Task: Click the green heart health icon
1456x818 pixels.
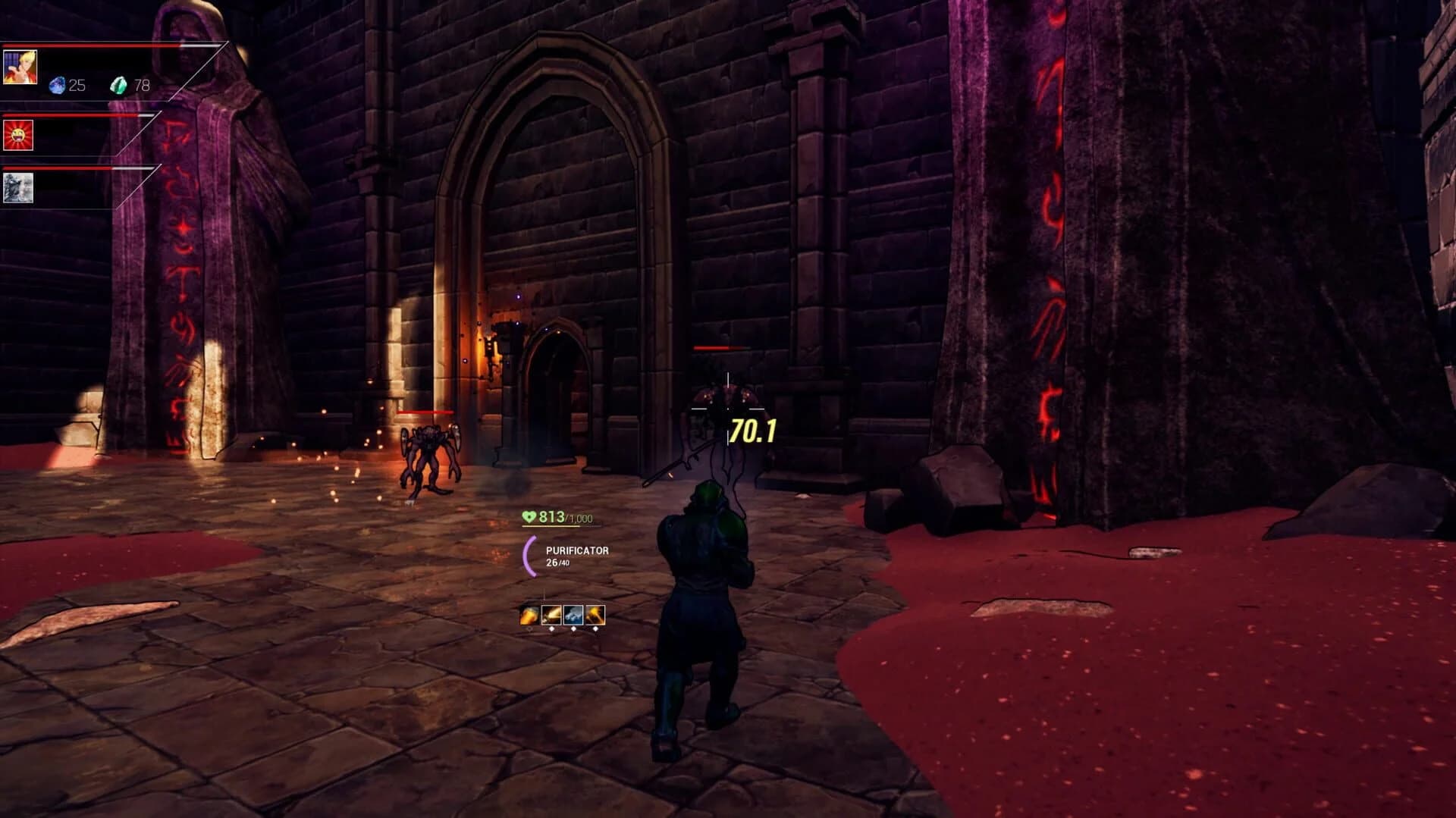Action: 529,516
